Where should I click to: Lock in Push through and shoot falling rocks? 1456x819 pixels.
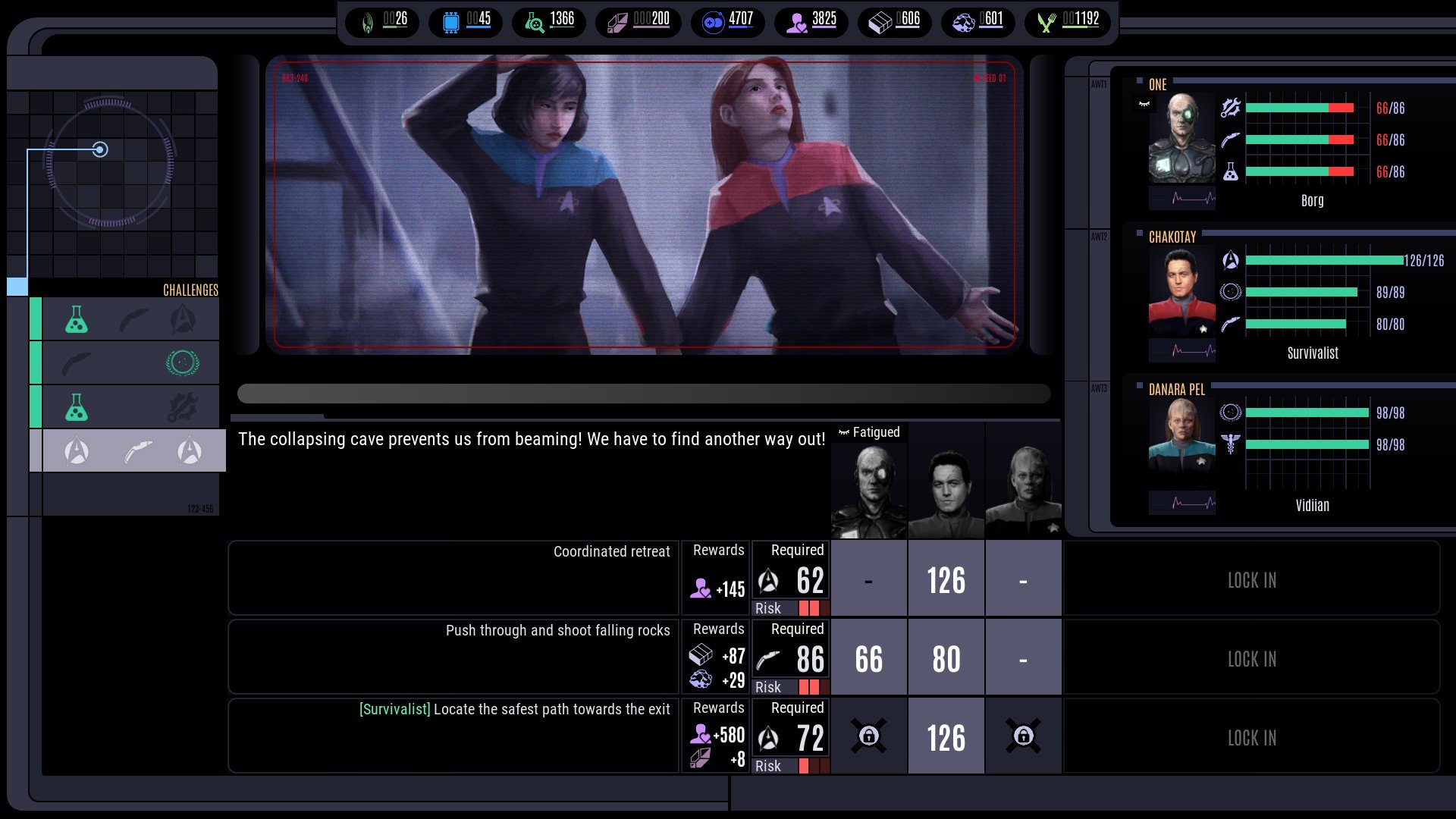click(1251, 659)
